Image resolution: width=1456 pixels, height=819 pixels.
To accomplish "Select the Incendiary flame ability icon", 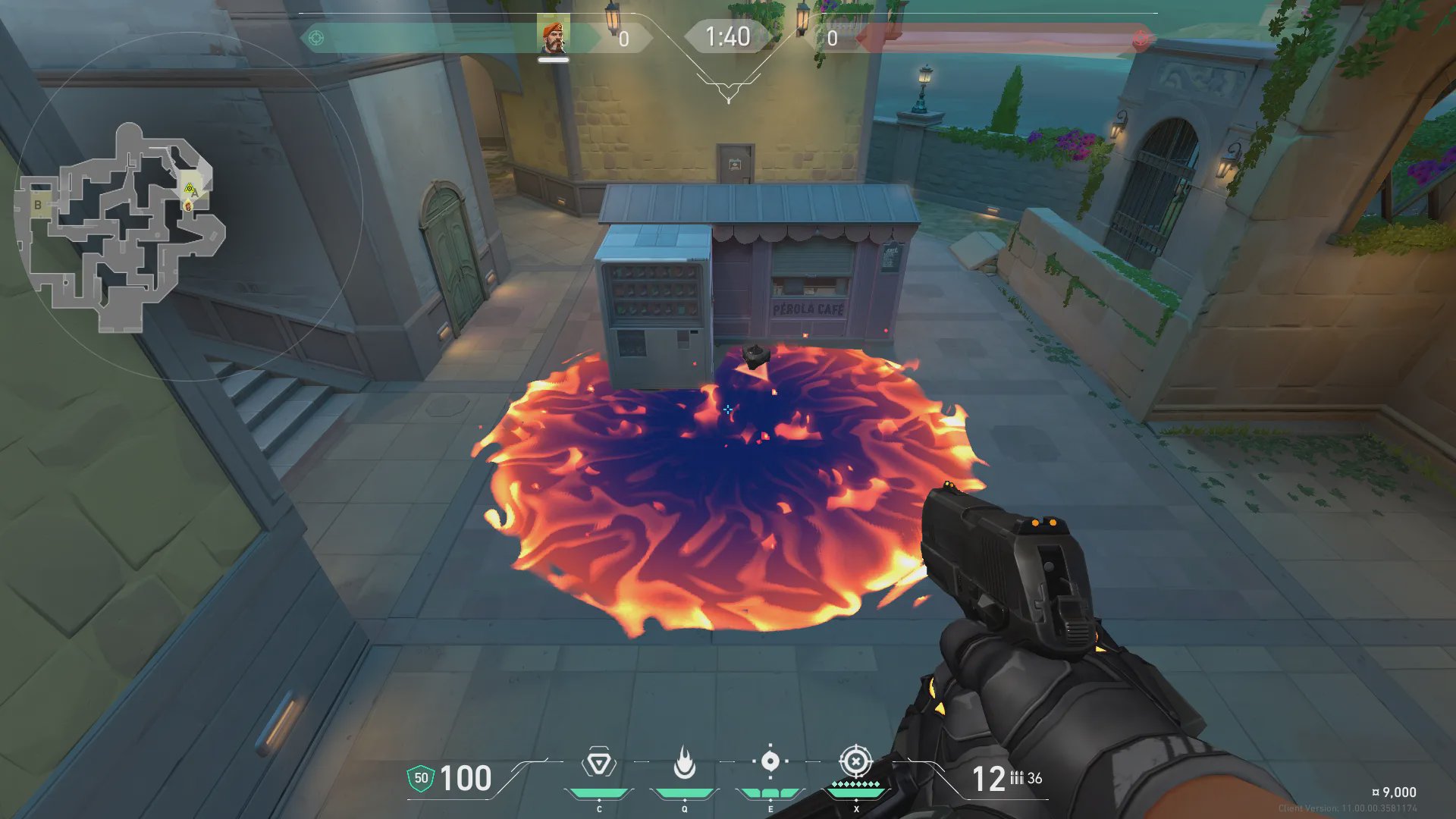I will [x=685, y=763].
